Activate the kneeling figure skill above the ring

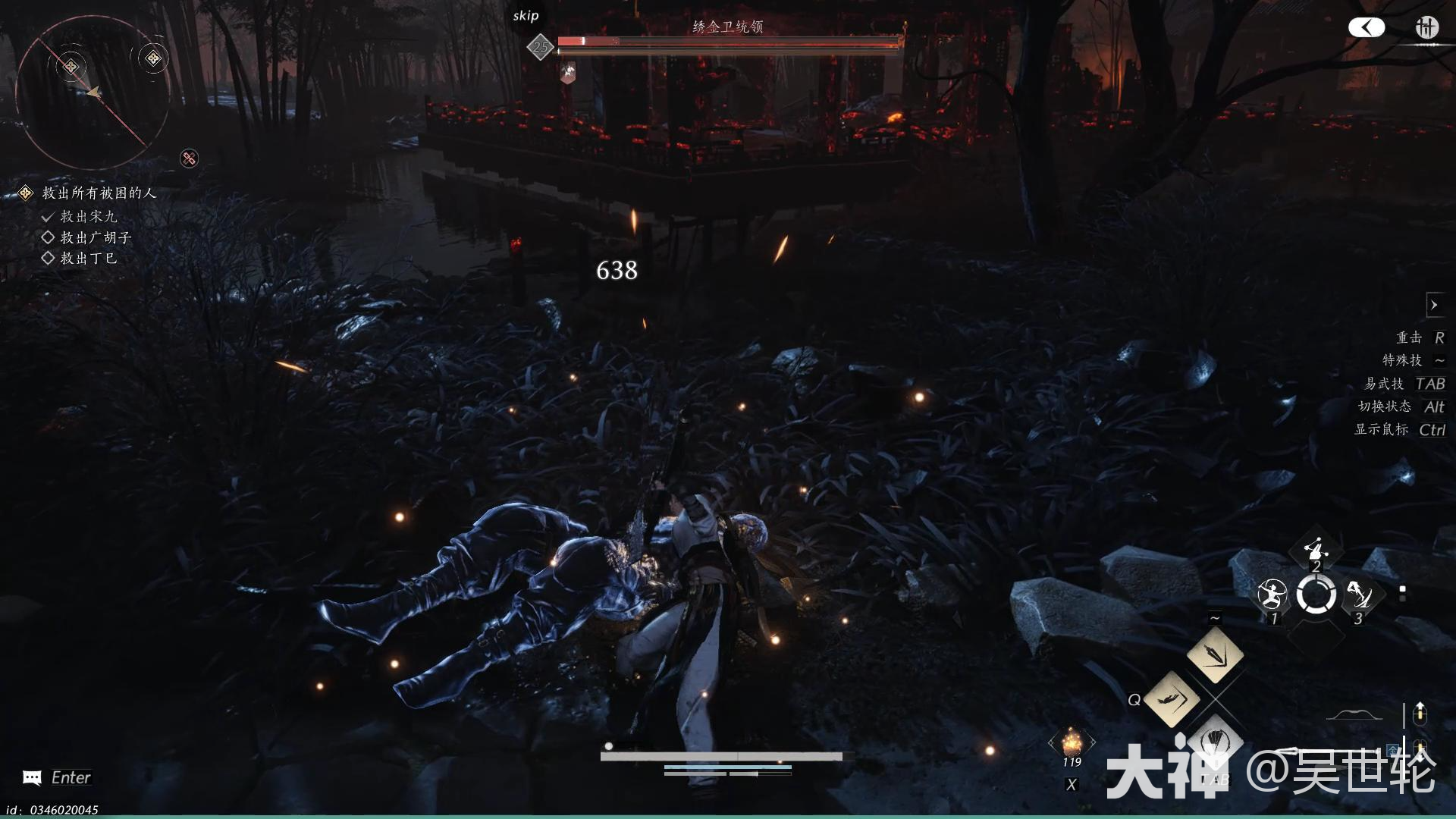click(1316, 549)
